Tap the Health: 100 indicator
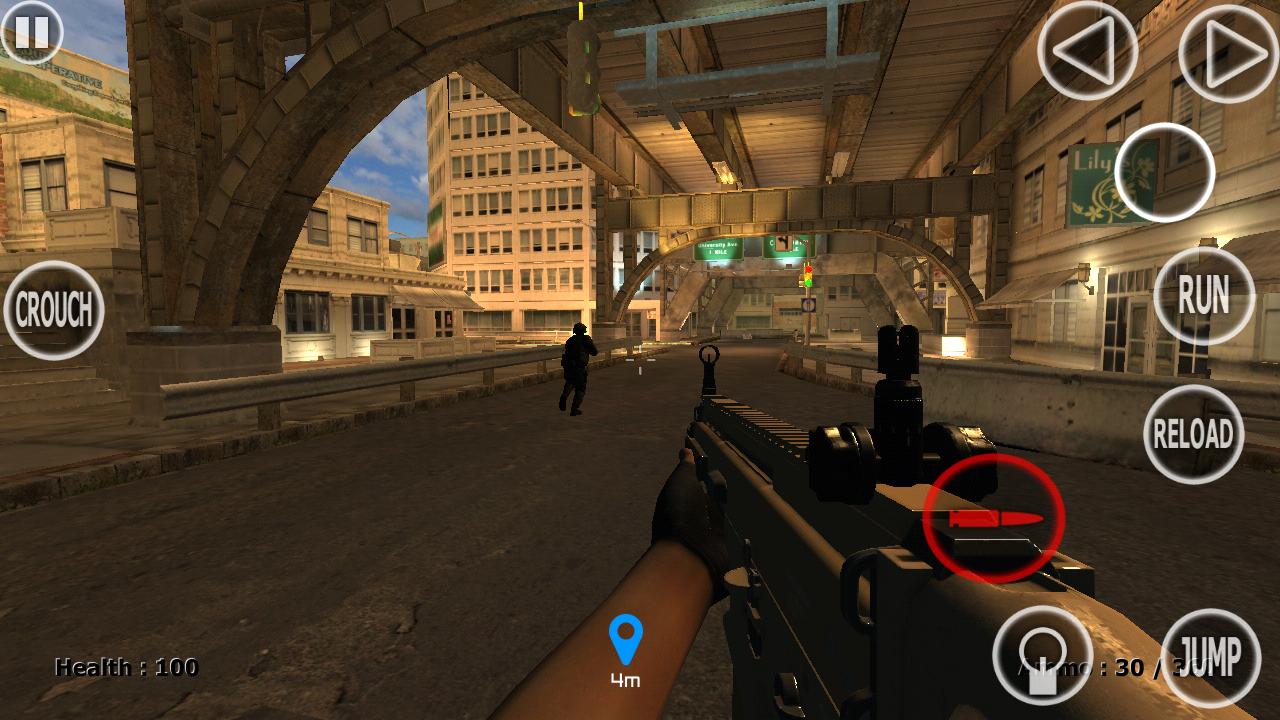The width and height of the screenshot is (1280, 720). coord(124,664)
